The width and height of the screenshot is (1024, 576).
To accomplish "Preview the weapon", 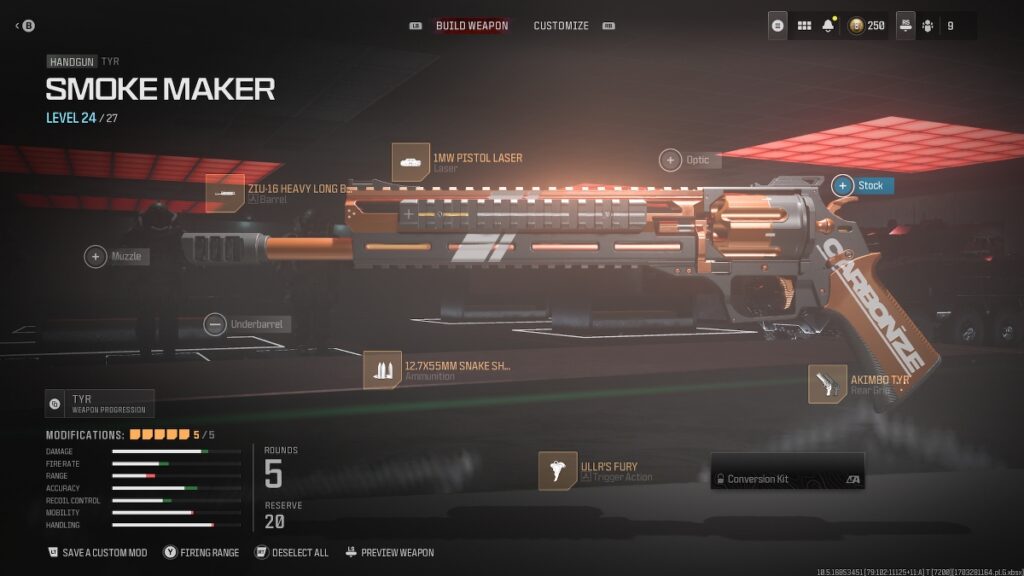I will pyautogui.click(x=389, y=552).
